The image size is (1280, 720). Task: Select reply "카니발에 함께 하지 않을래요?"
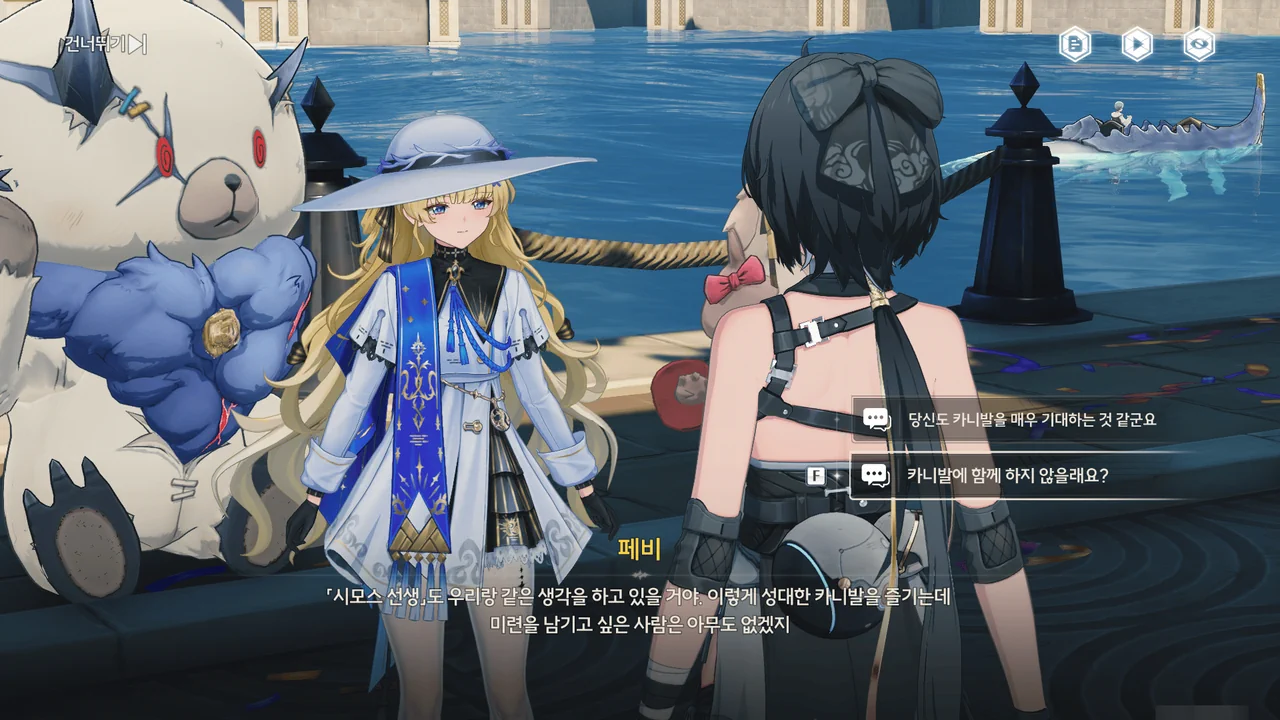(x=1006, y=475)
